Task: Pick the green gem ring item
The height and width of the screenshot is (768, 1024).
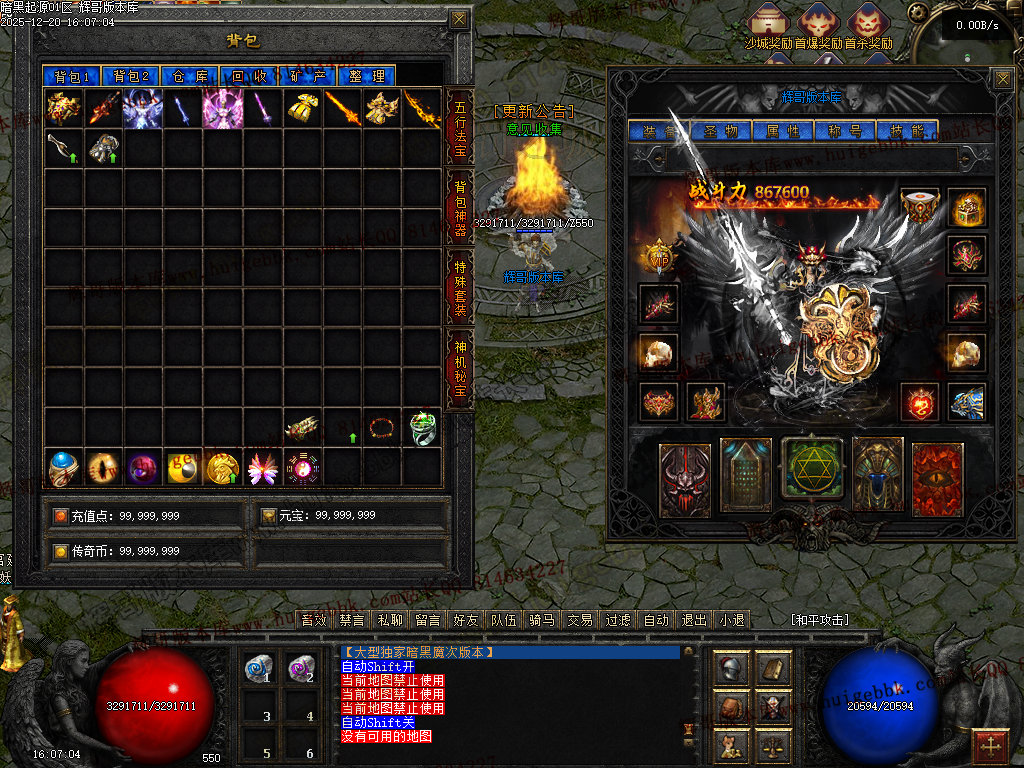Action: 423,429
